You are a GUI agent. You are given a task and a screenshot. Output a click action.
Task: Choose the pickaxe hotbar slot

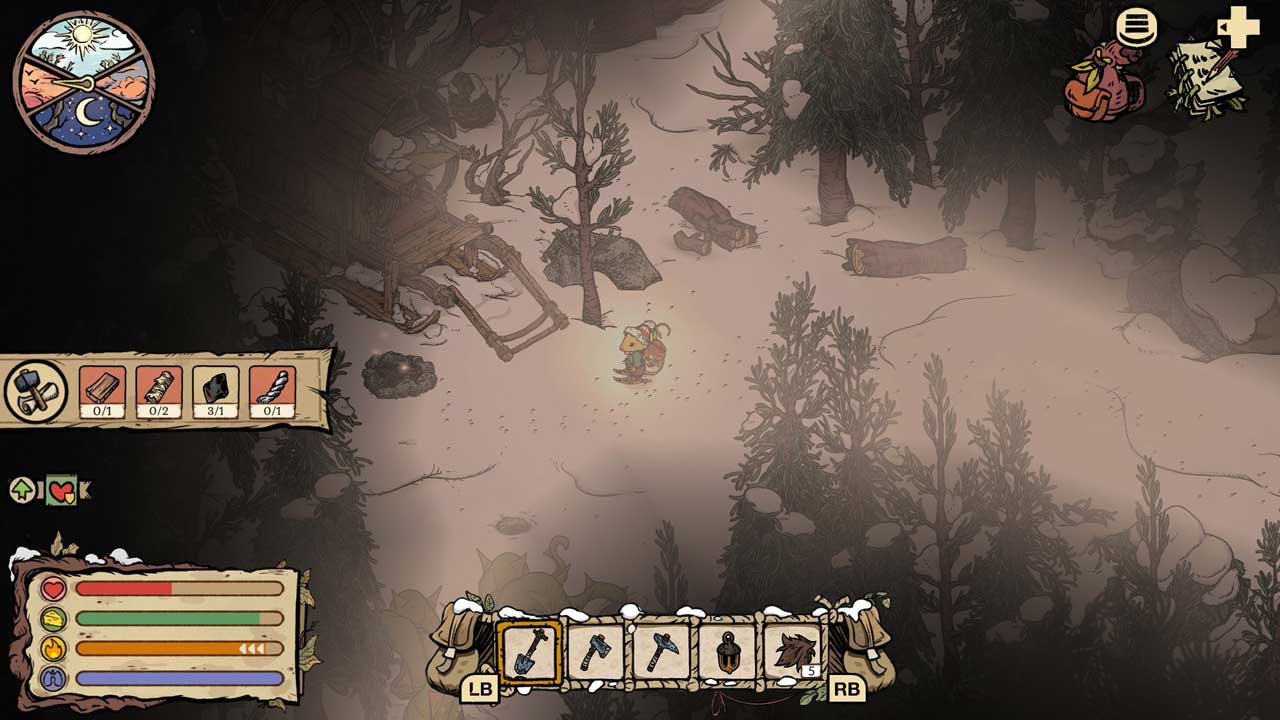pyautogui.click(x=661, y=652)
